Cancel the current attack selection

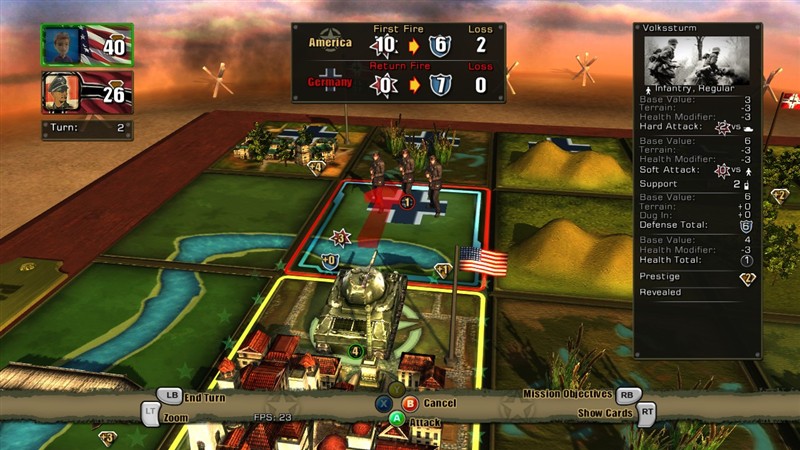[439, 403]
